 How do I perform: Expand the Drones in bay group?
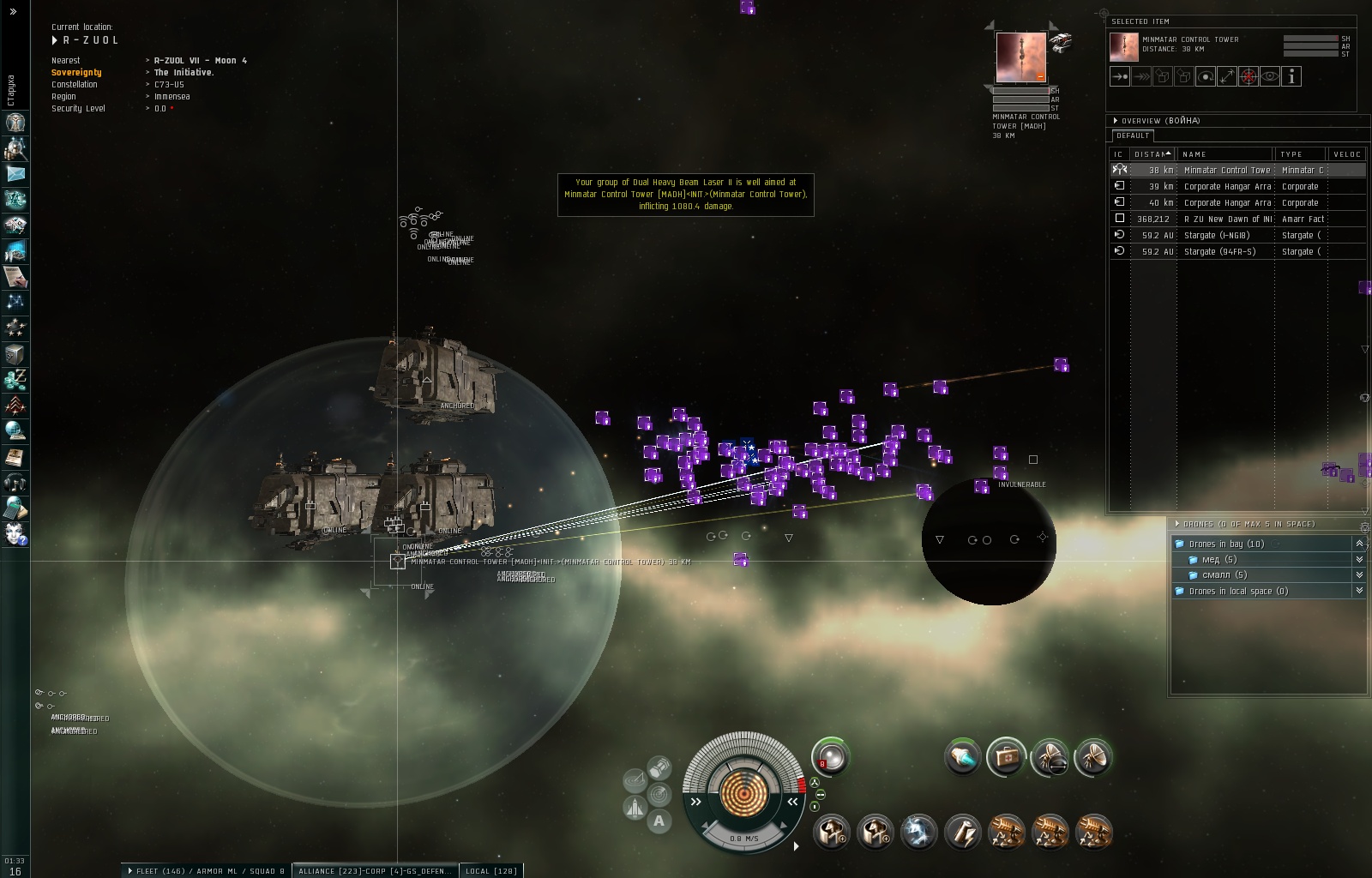[x=1359, y=544]
